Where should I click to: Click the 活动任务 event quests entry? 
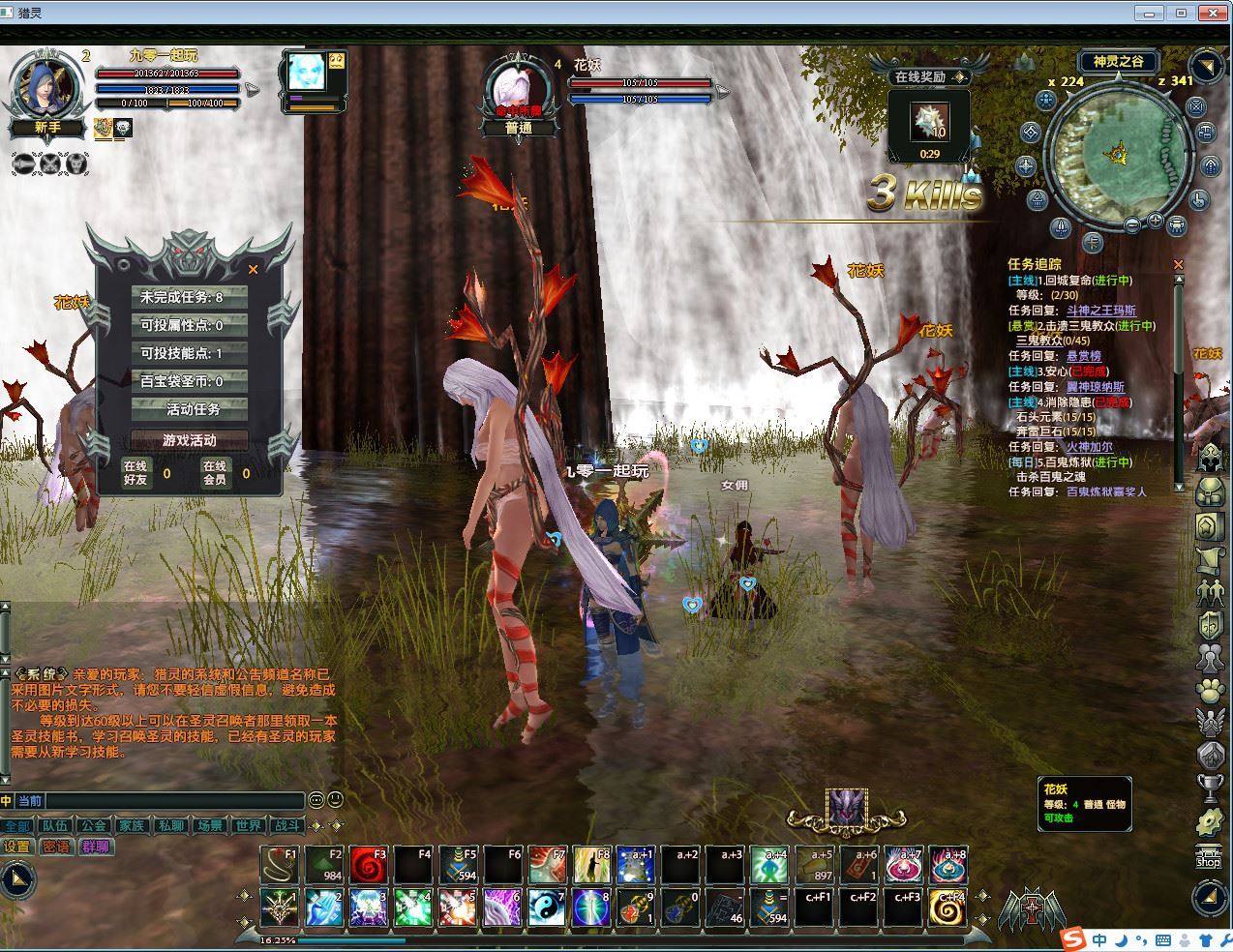(x=193, y=409)
